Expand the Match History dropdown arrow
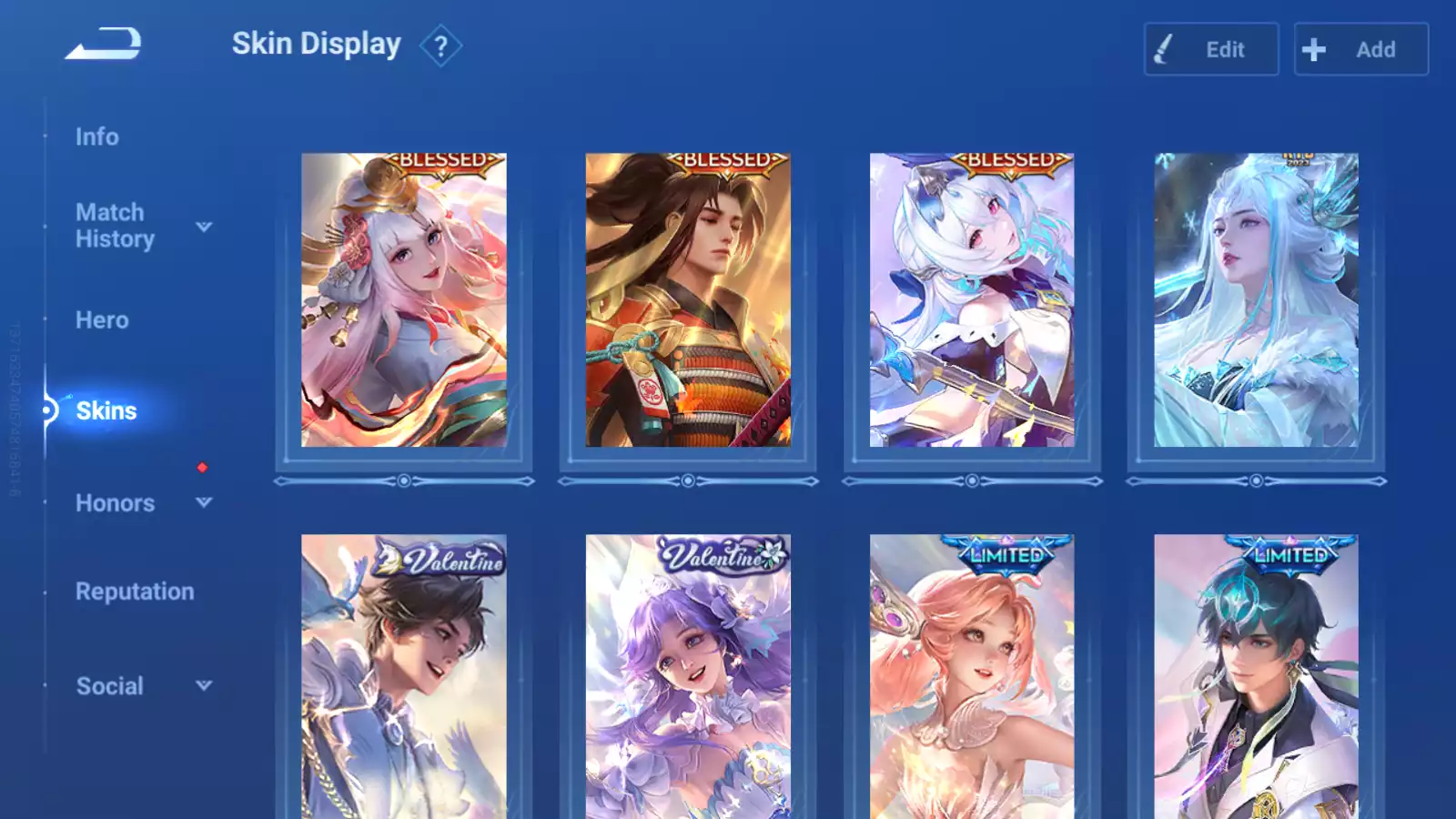Image resolution: width=1456 pixels, height=819 pixels. point(204,227)
